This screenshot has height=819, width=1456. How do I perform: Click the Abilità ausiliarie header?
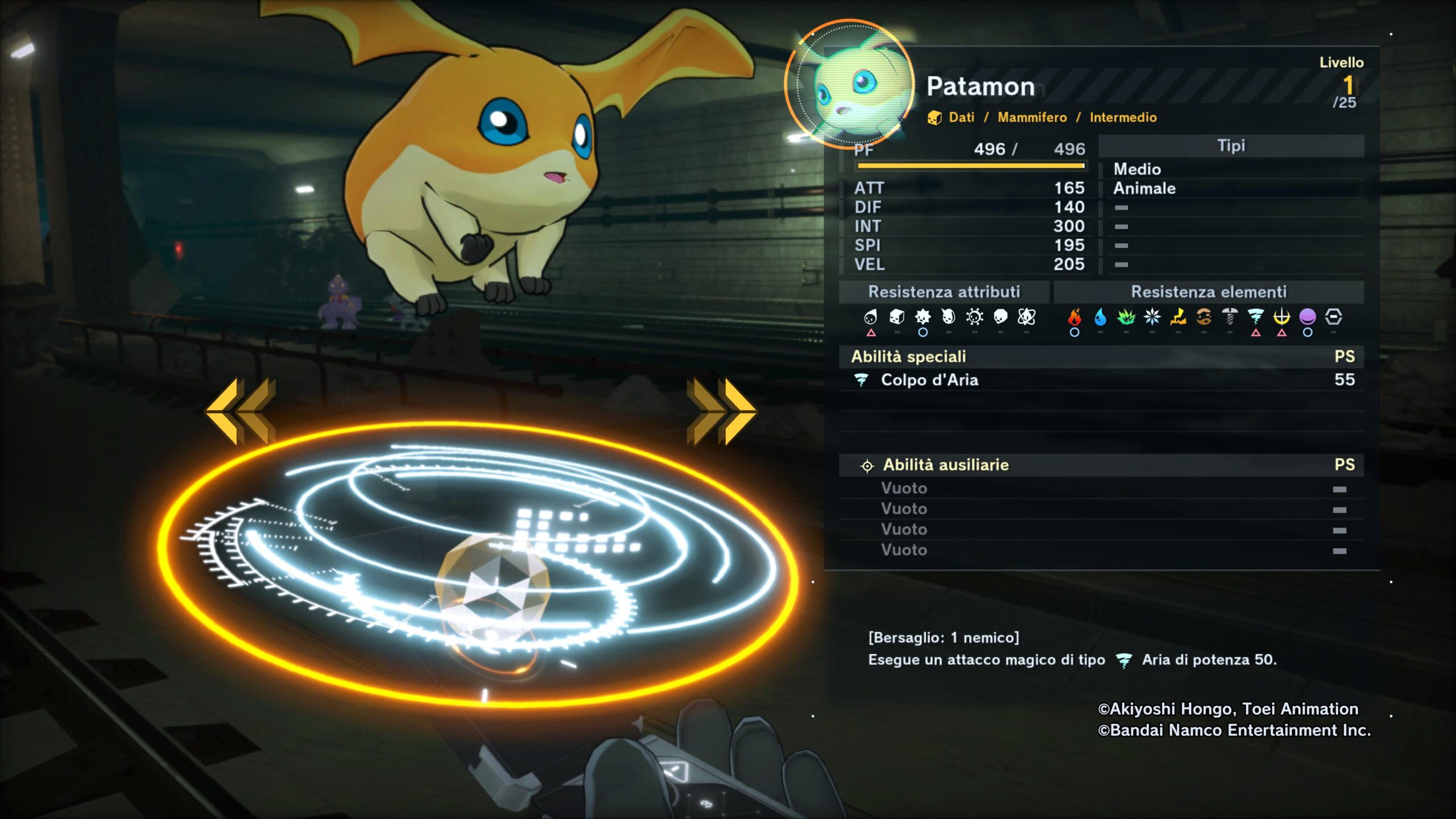click(945, 465)
